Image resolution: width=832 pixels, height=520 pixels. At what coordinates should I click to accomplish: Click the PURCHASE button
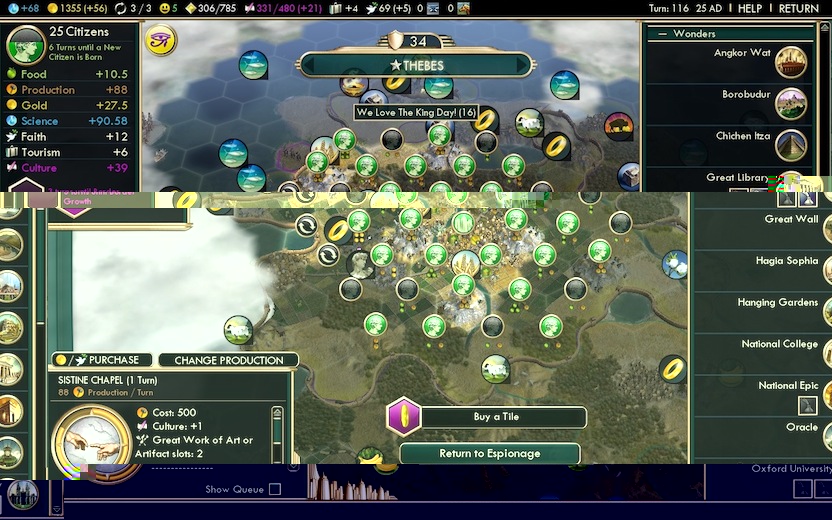[x=104, y=360]
